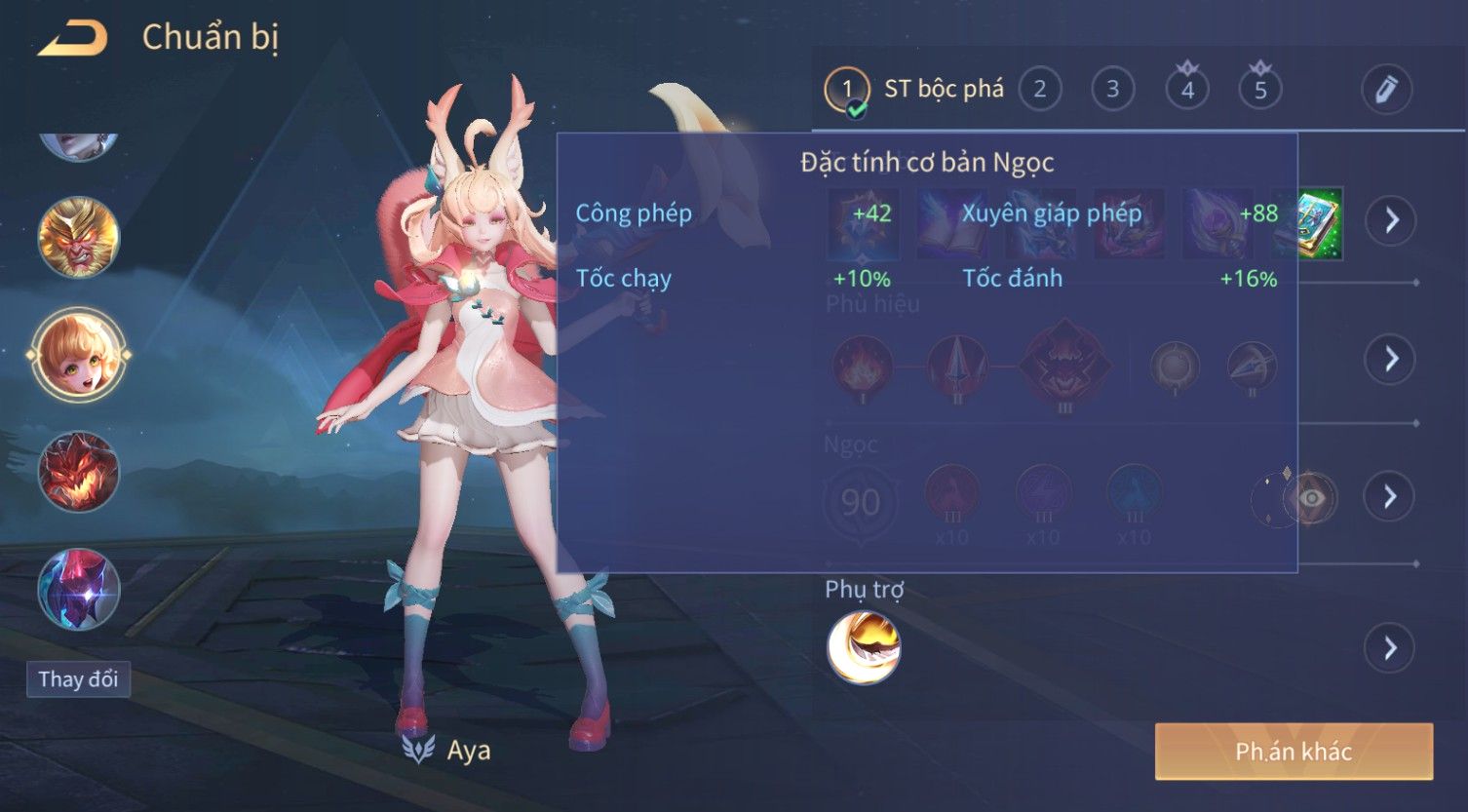Select the golden monkey hero portrait
Image resolution: width=1468 pixels, height=812 pixels.
click(x=79, y=237)
